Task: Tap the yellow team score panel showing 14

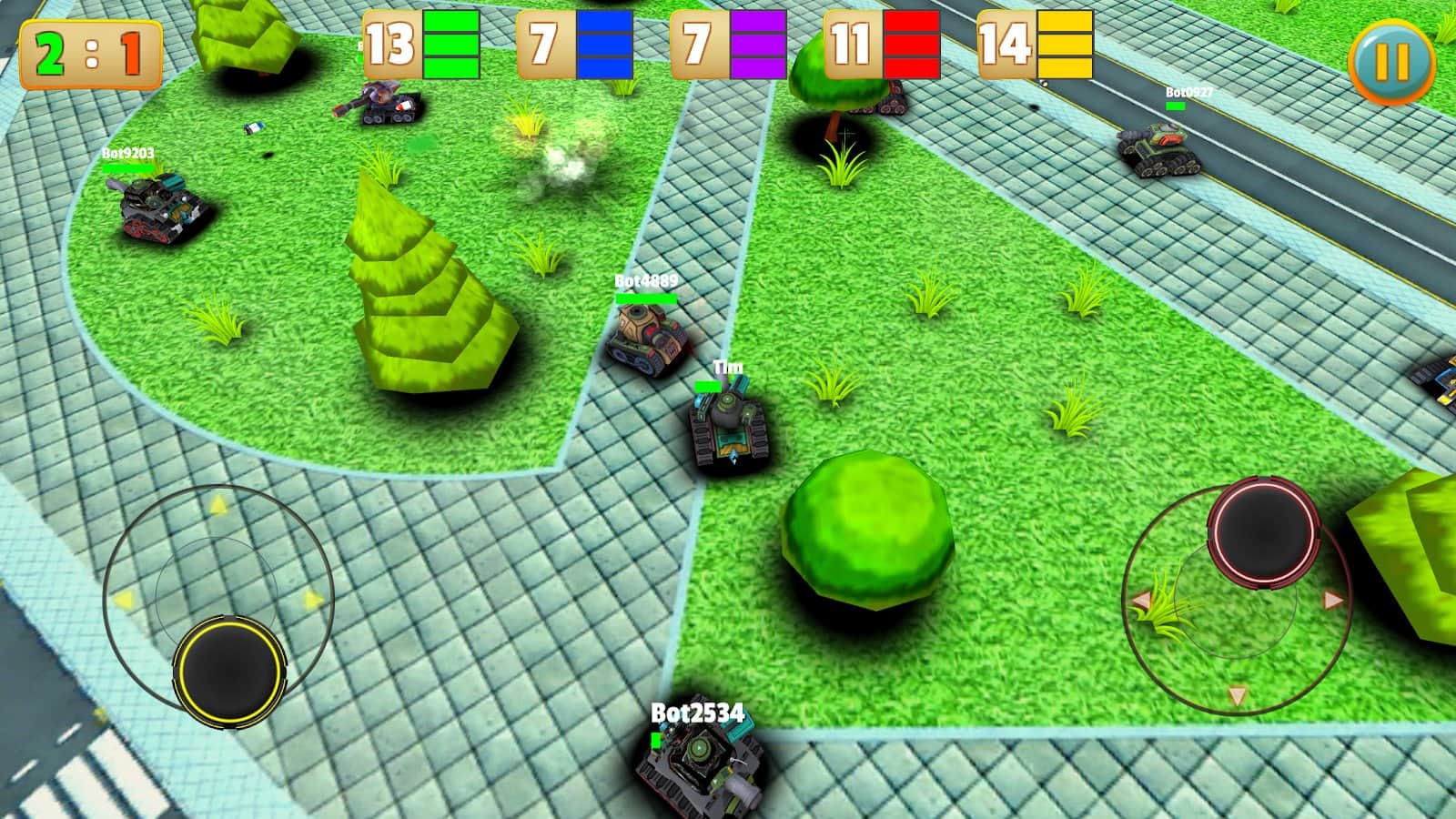Action: click(x=1037, y=43)
